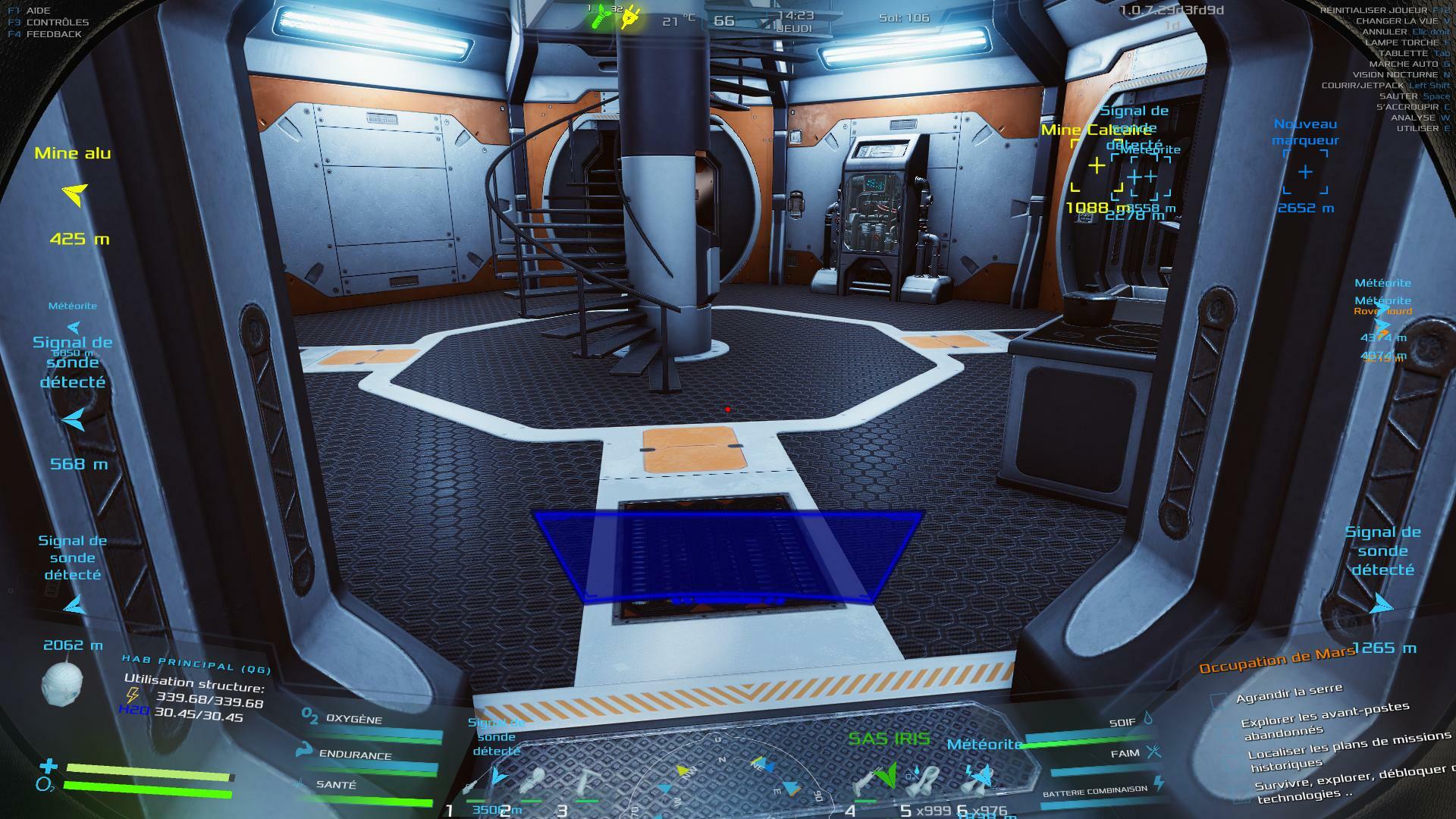Image resolution: width=1456 pixels, height=819 pixels.
Task: Click the yellow power plug status icon
Action: tap(630, 18)
